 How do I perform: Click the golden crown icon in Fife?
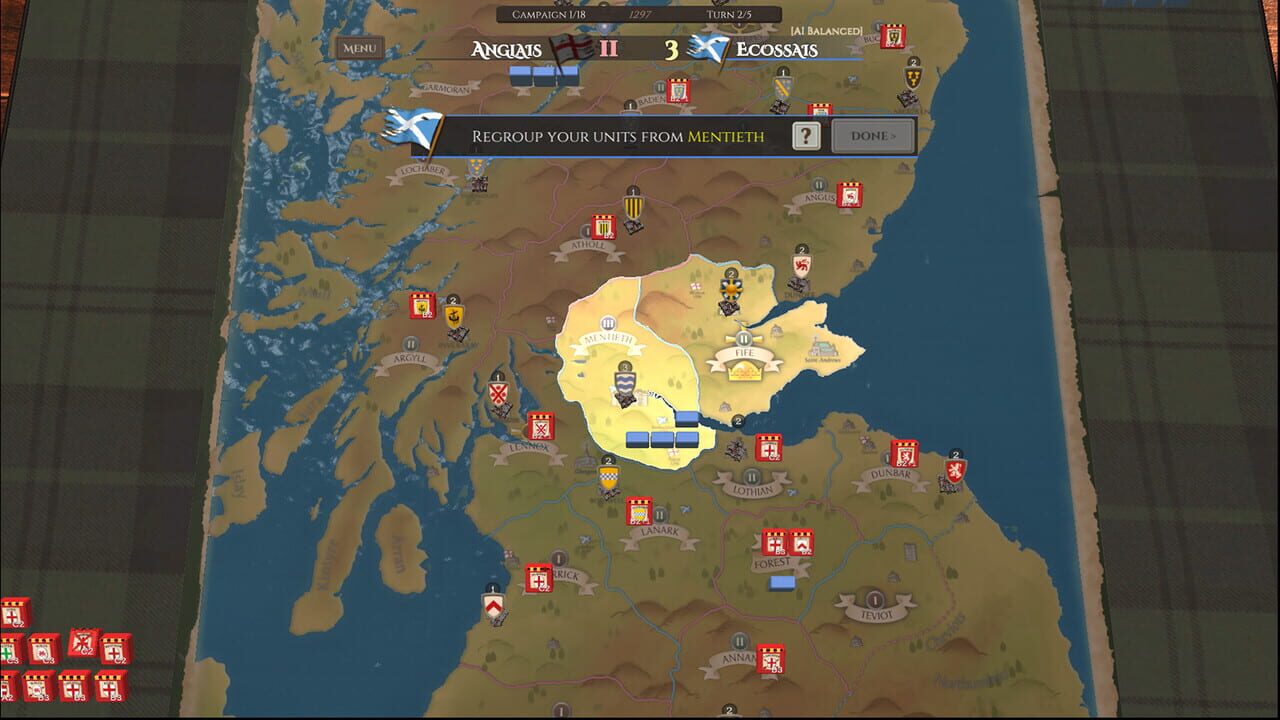[743, 371]
